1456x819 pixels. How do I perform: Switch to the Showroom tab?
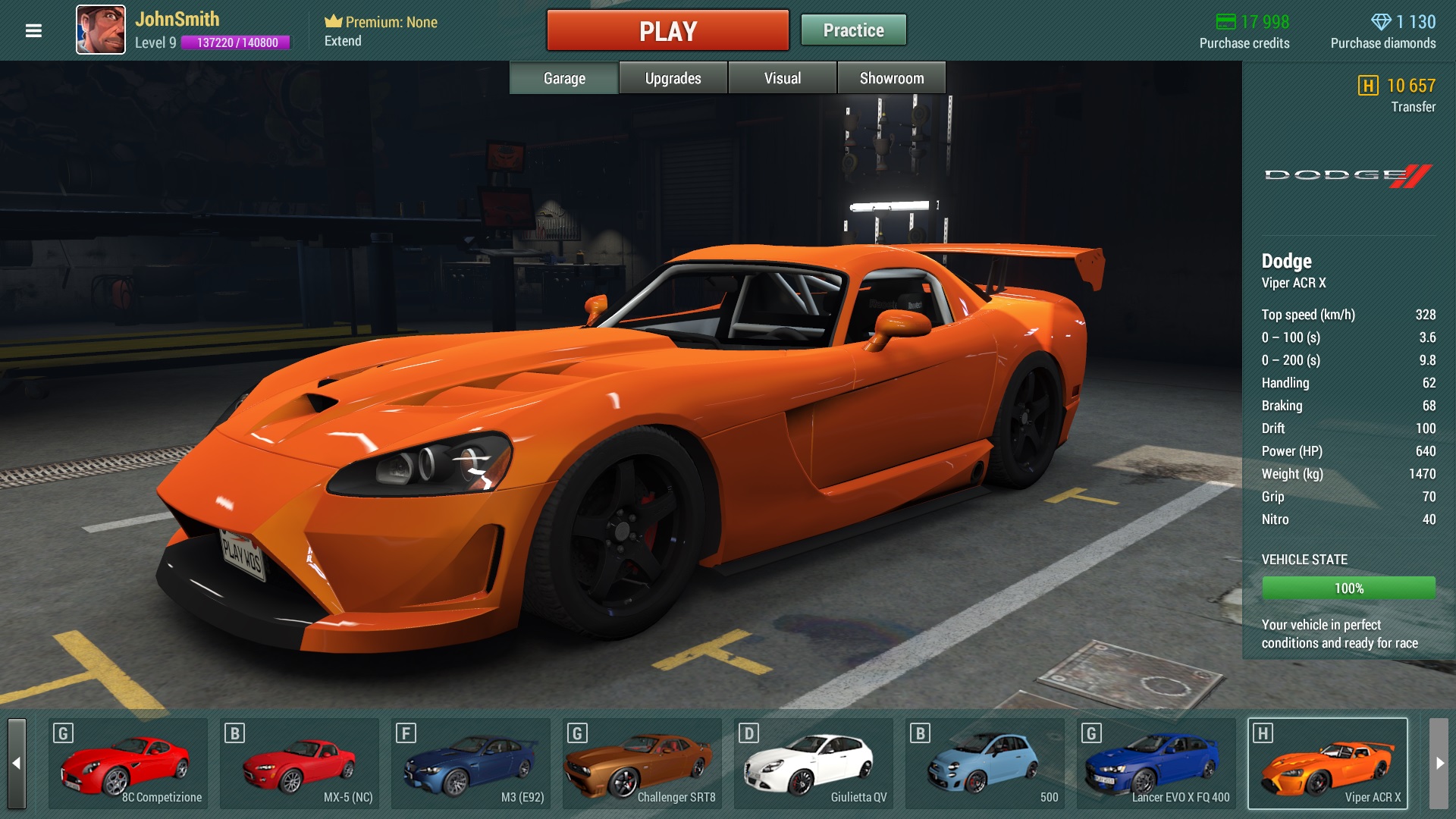(x=892, y=77)
